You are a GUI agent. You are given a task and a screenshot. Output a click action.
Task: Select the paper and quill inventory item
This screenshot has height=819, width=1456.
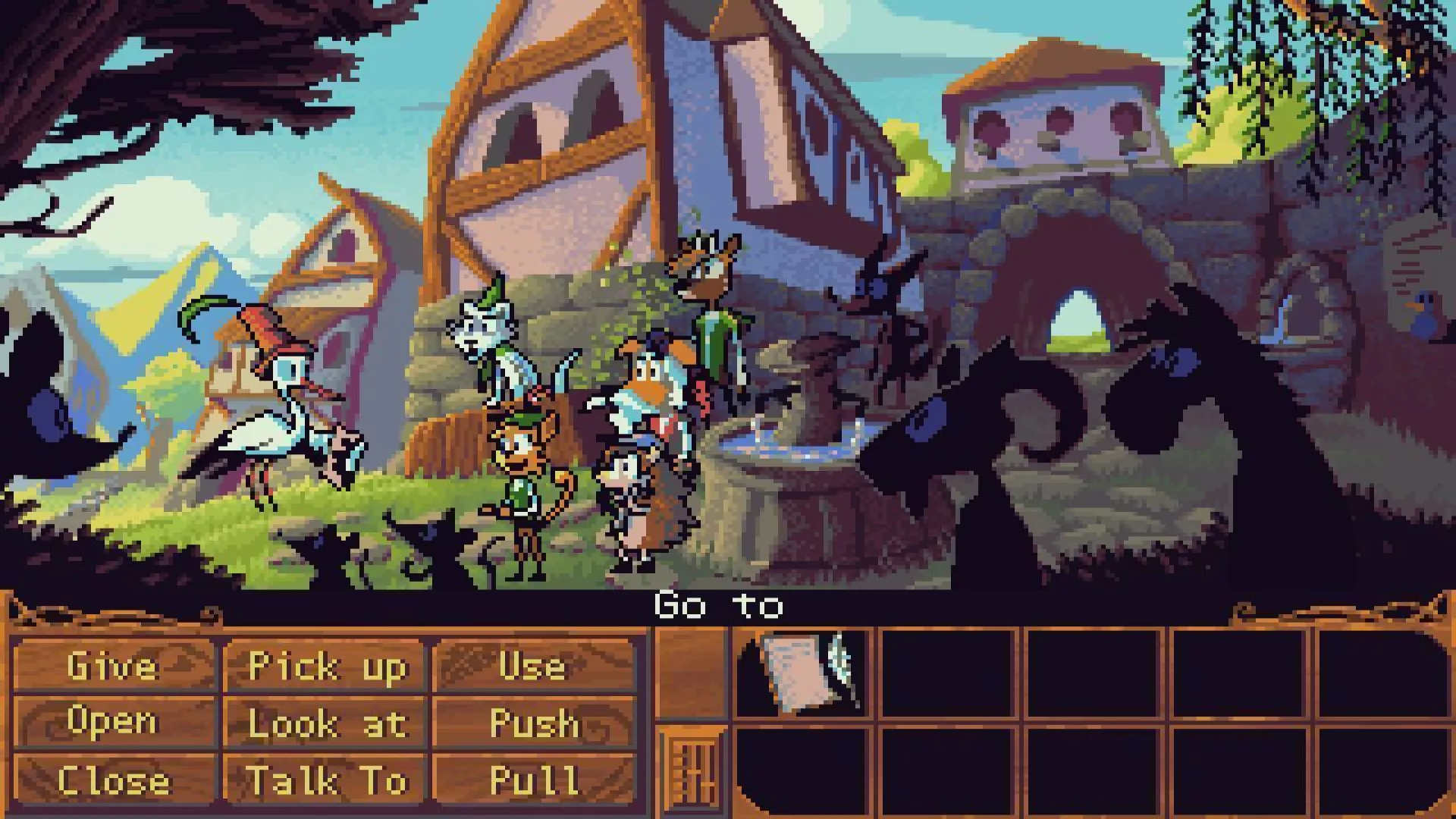pos(805,672)
